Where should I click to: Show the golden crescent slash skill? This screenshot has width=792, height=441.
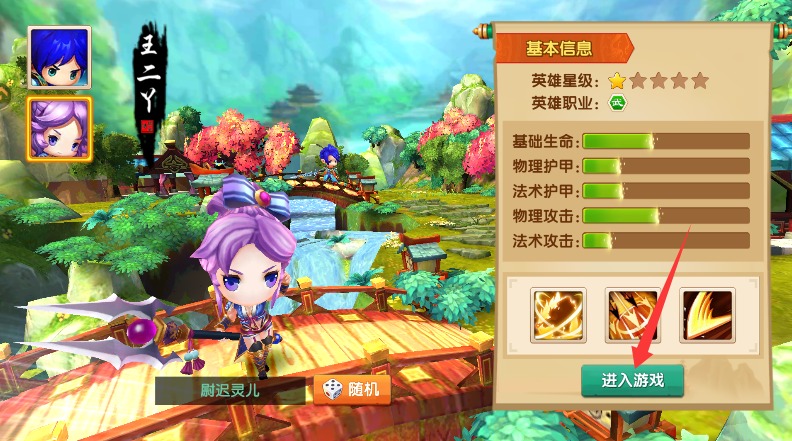point(707,315)
